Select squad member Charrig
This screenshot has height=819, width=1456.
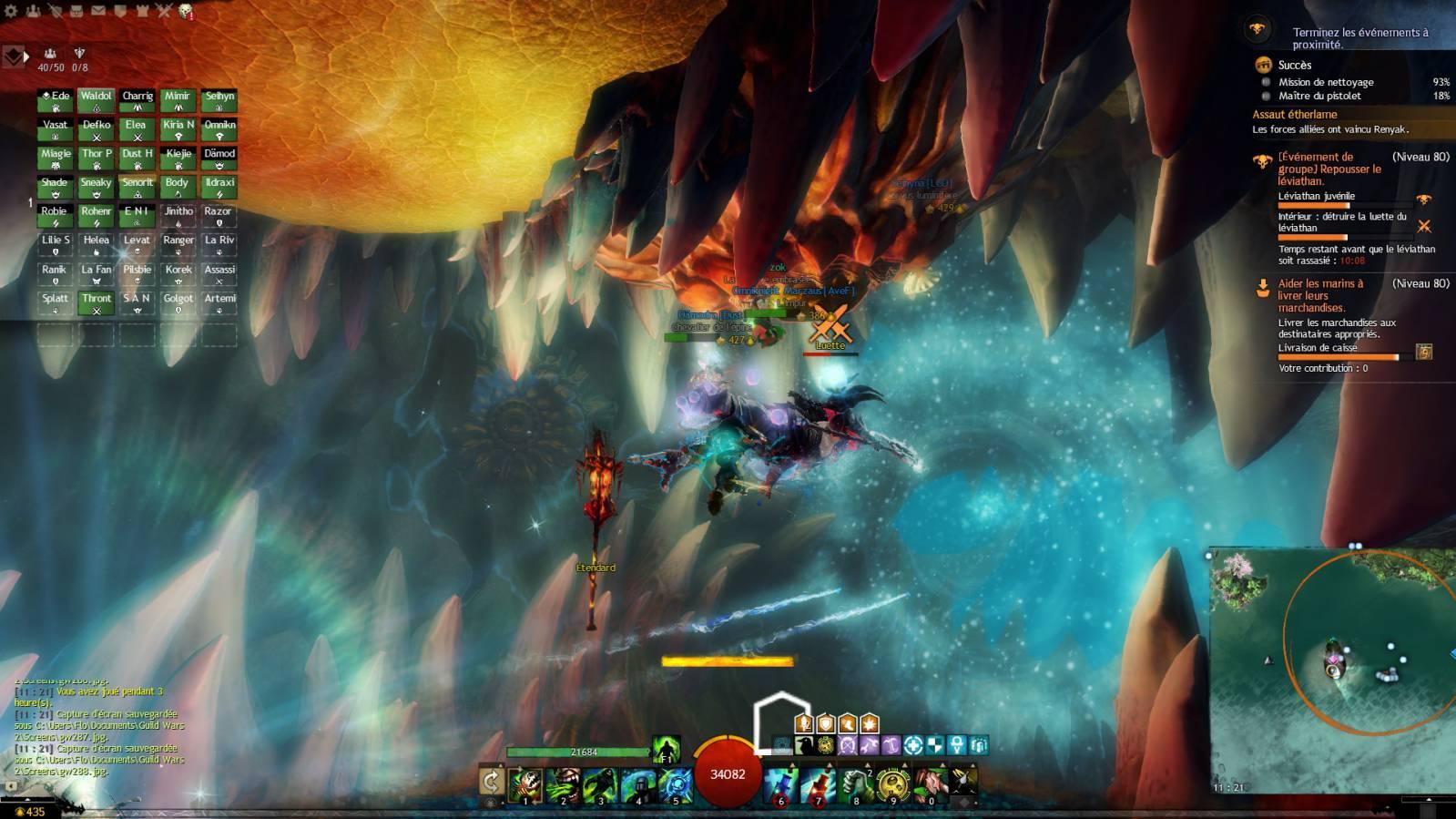[x=137, y=100]
